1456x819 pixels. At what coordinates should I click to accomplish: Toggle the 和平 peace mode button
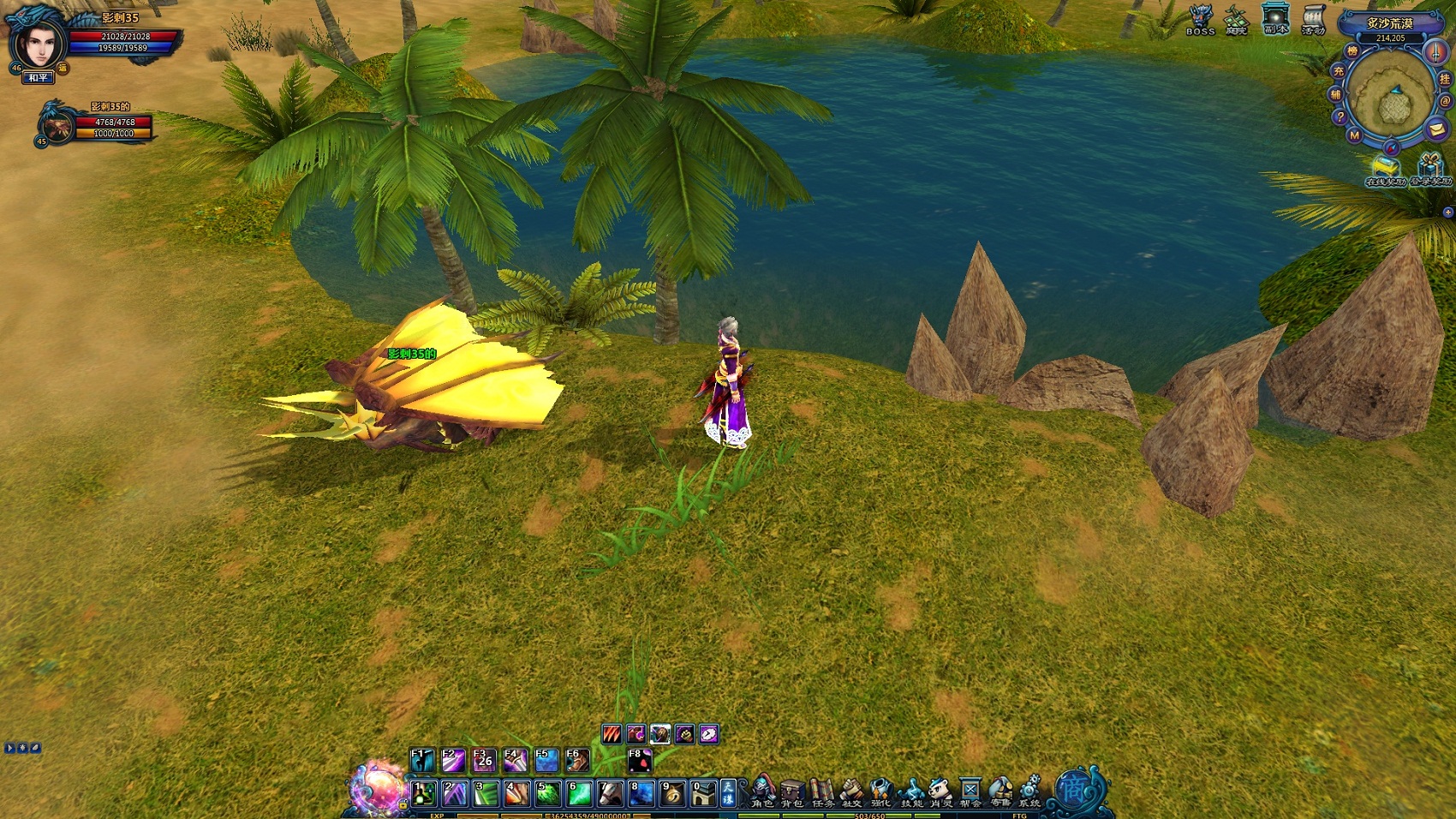click(x=38, y=78)
